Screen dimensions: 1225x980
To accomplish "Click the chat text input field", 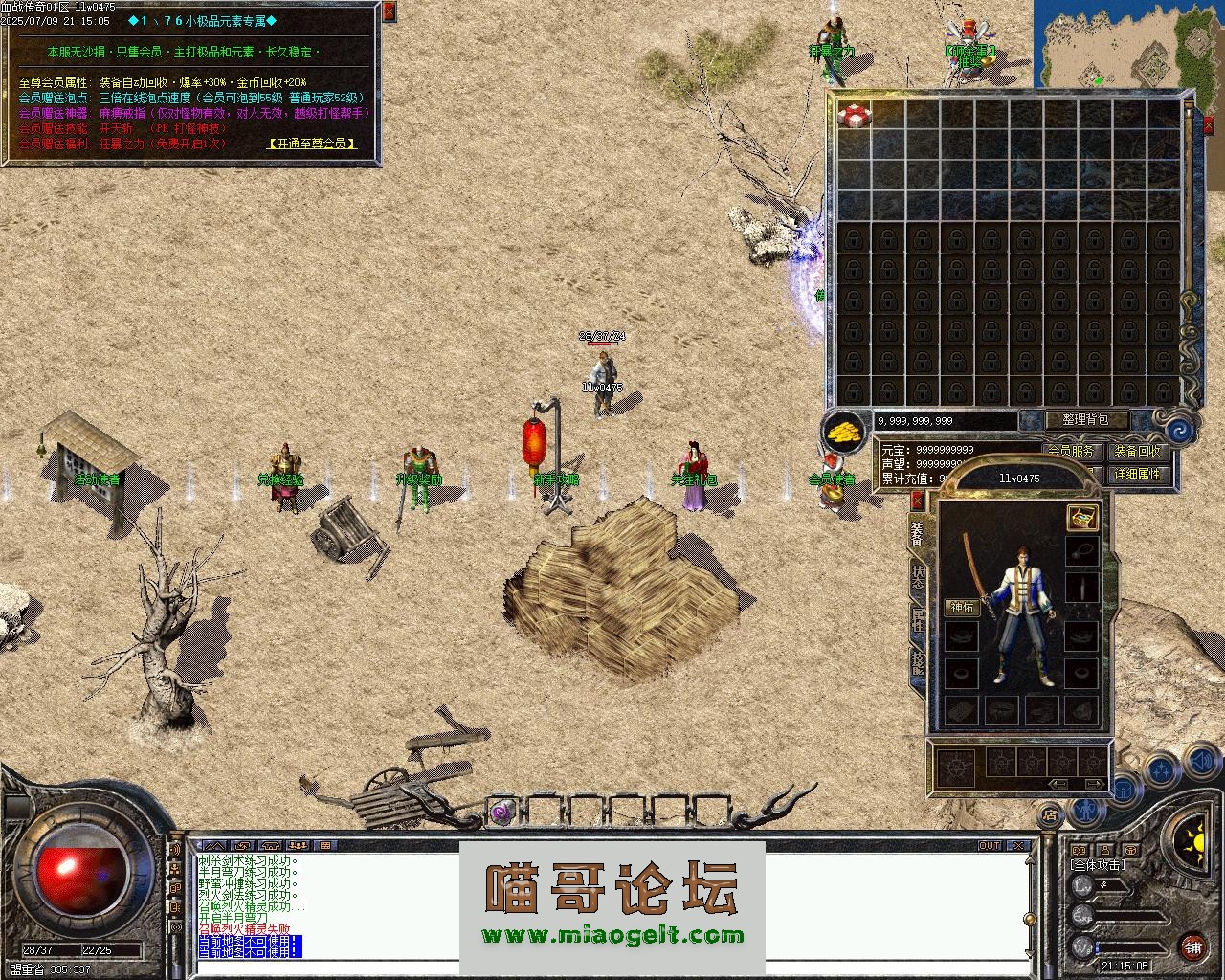I will click(612, 969).
